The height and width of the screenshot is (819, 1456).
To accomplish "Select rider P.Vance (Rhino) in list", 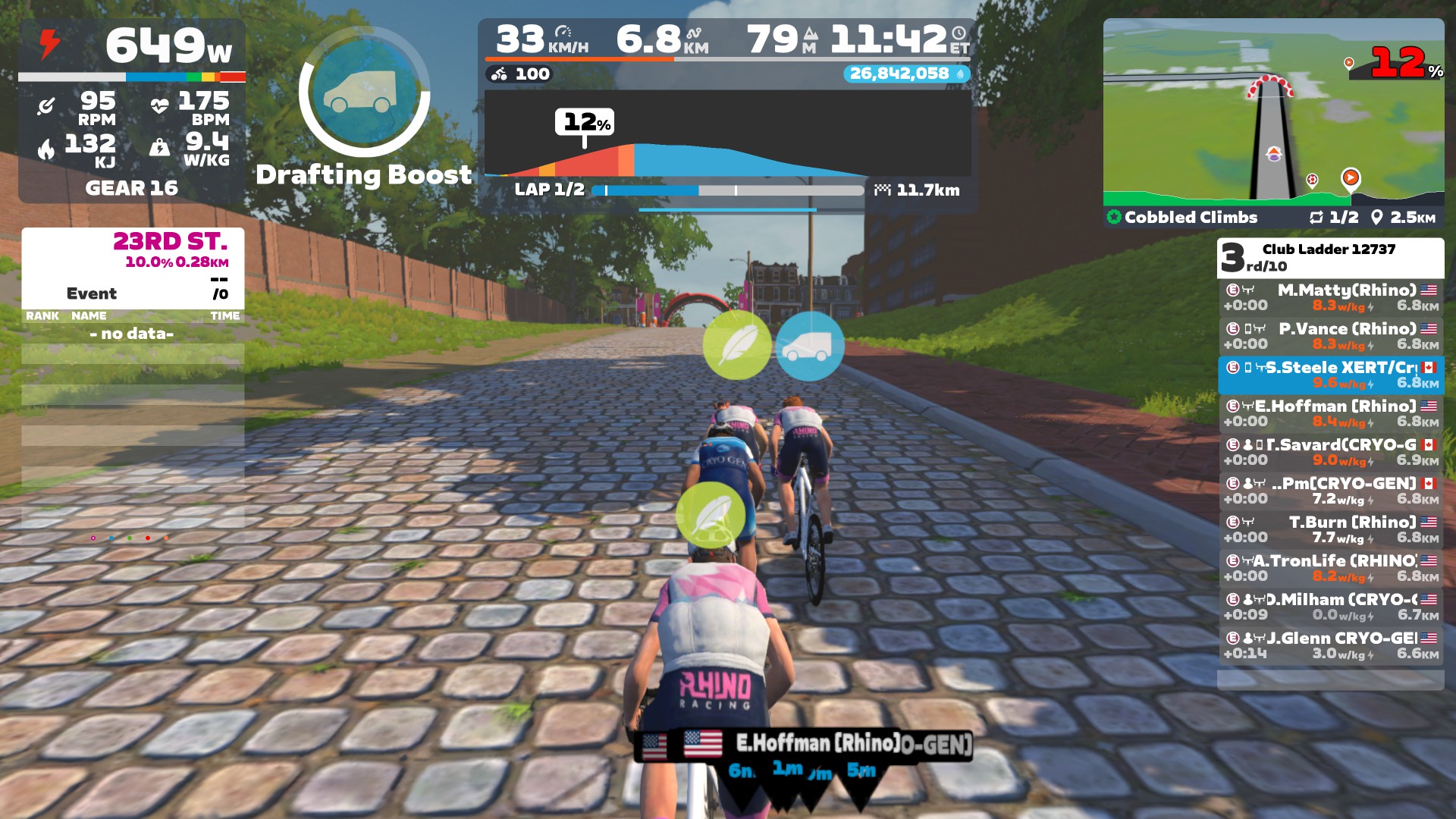I will [x=1331, y=336].
